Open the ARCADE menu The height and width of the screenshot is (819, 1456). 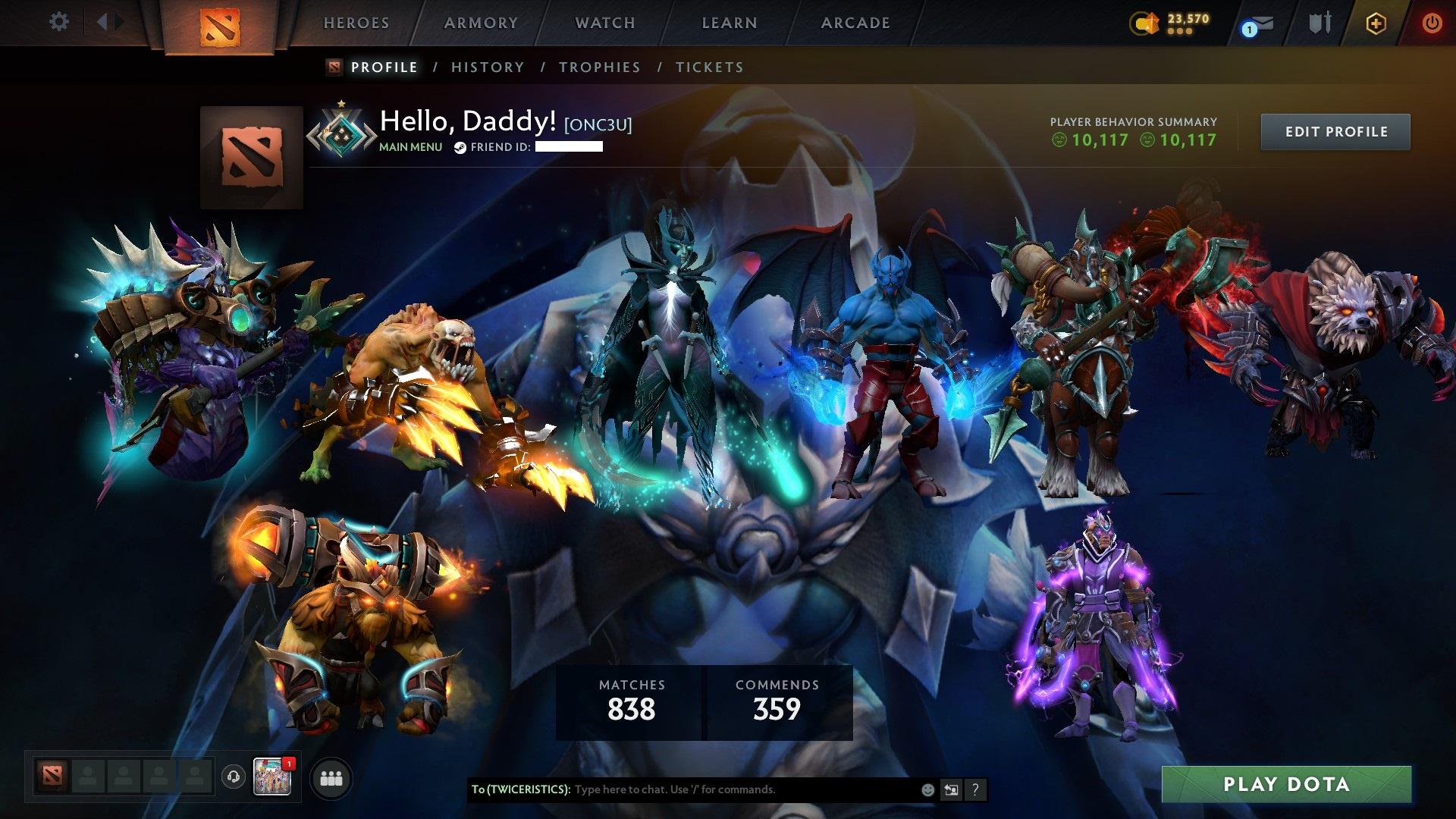pyautogui.click(x=855, y=23)
